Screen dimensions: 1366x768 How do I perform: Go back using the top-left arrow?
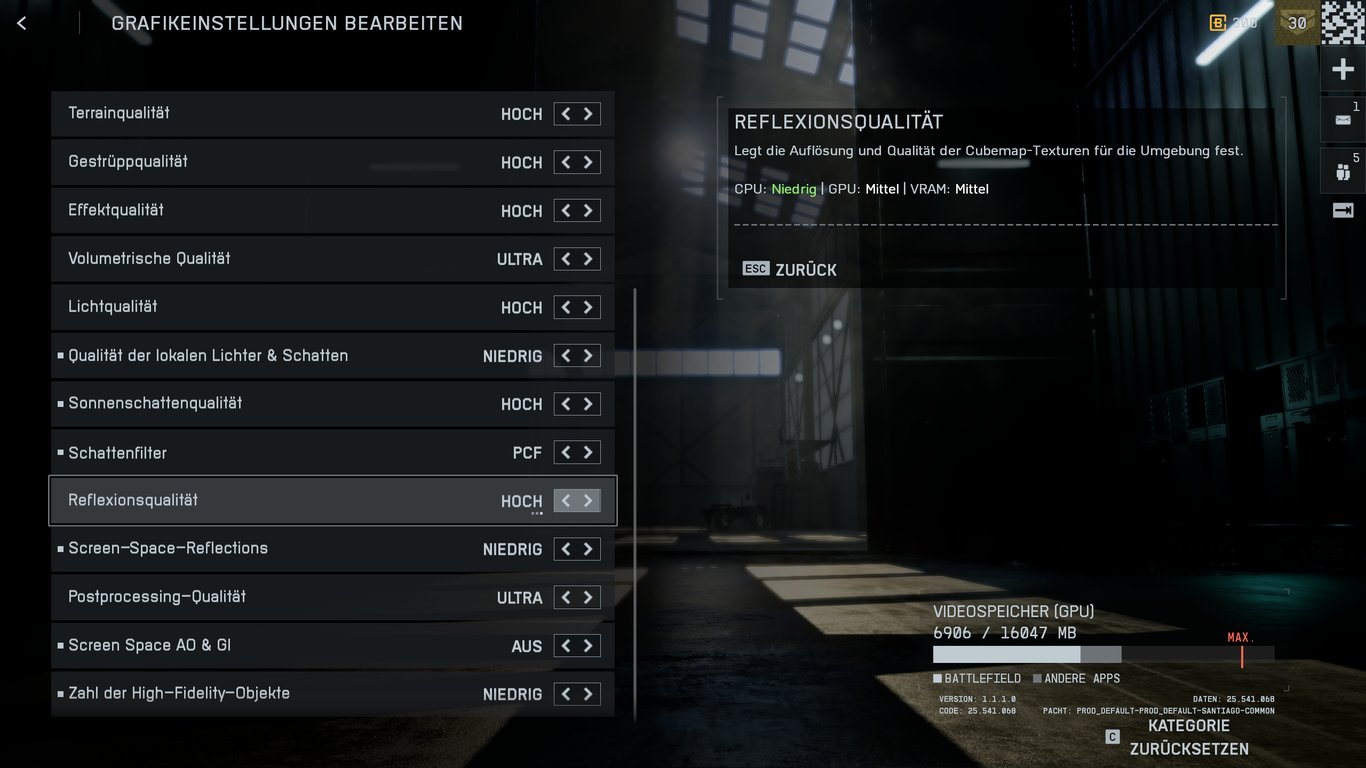coord(22,23)
